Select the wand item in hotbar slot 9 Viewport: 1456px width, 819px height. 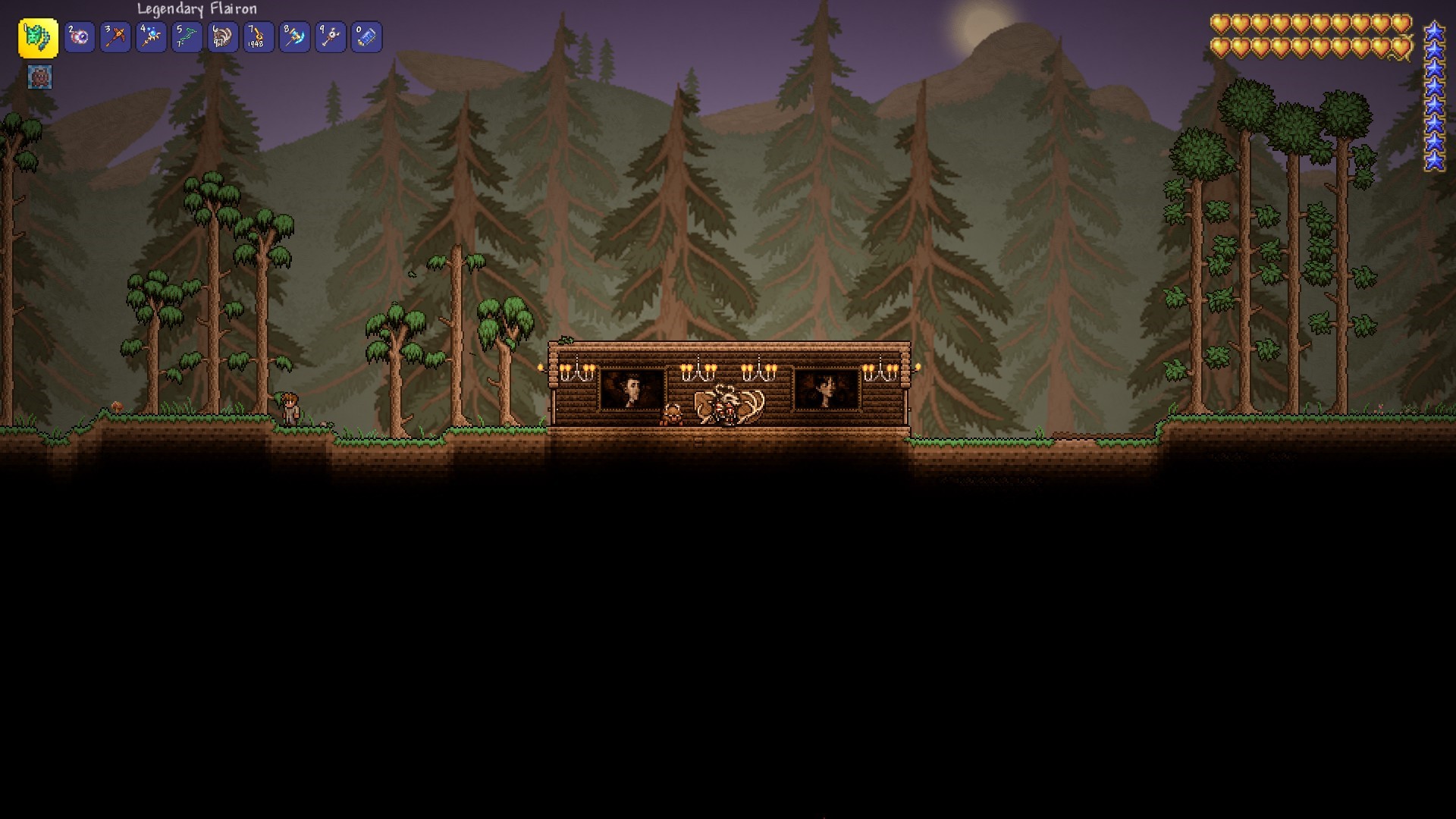(331, 36)
